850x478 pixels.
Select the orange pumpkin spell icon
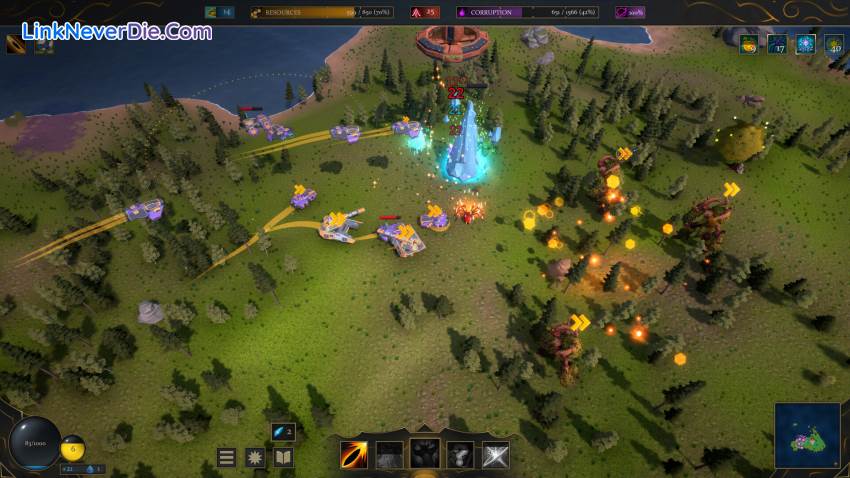[748, 44]
